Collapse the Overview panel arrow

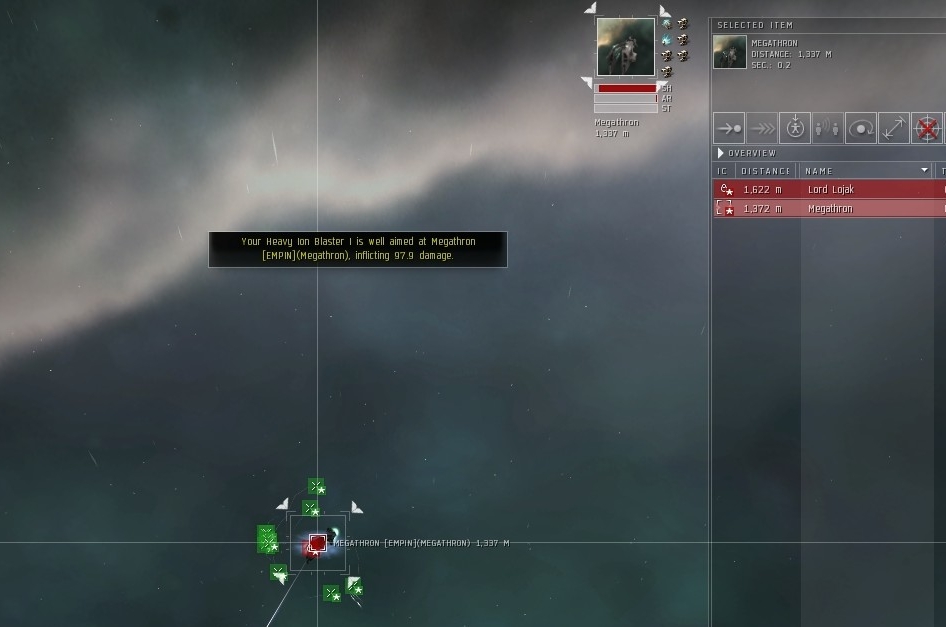(721, 153)
